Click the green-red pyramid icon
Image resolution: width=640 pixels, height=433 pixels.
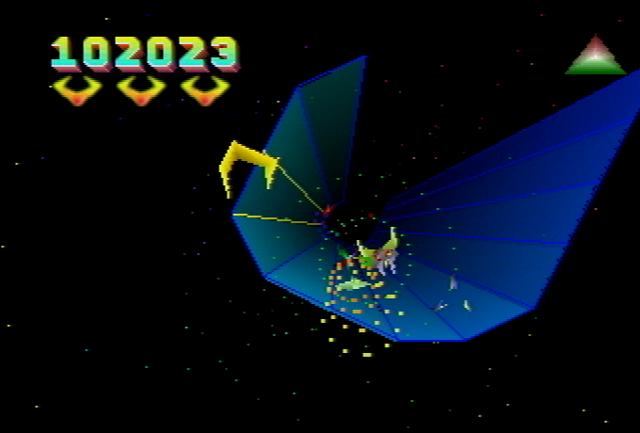click(x=596, y=58)
